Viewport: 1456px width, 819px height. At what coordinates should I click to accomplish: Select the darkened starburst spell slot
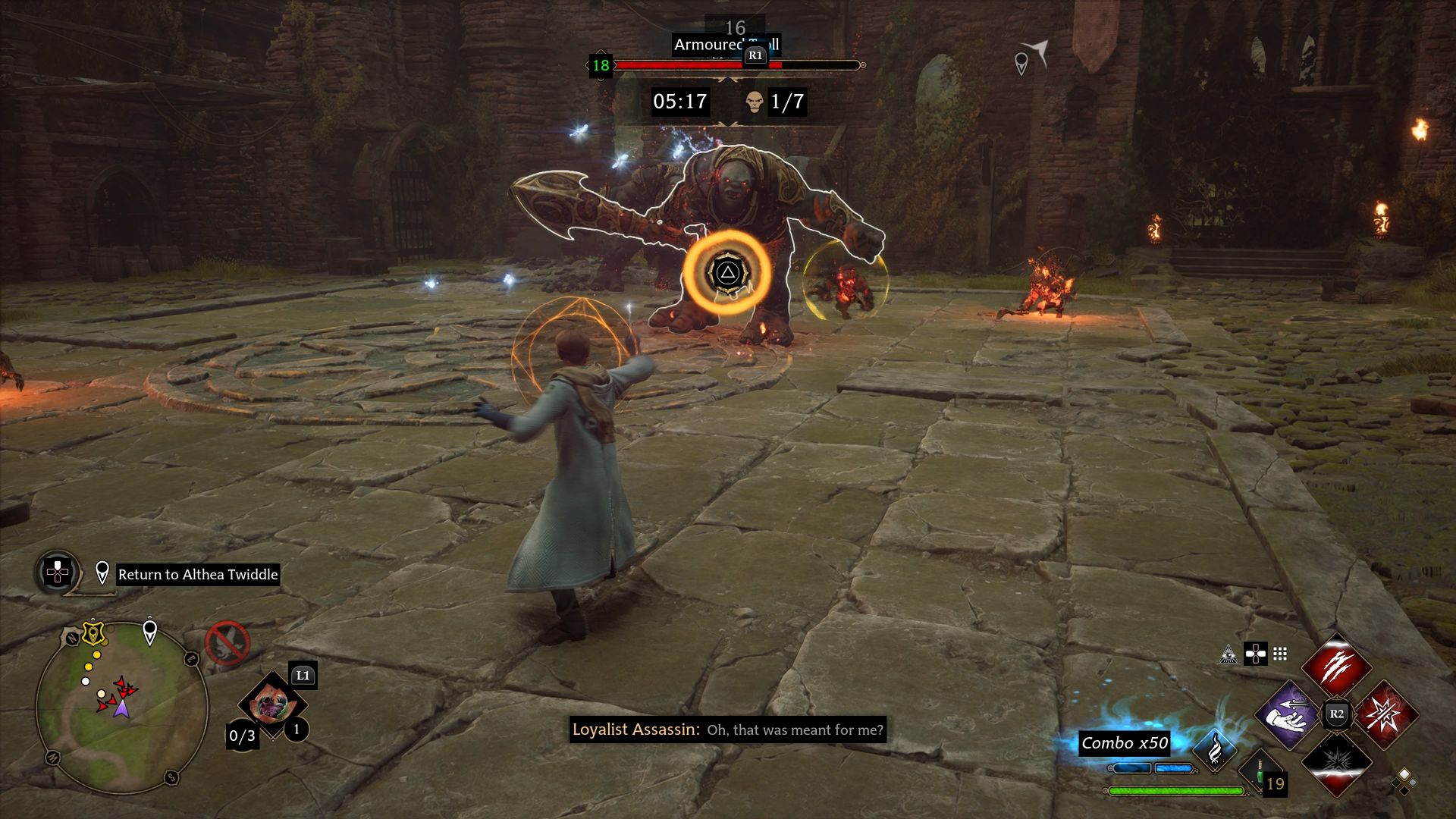pos(1336,761)
